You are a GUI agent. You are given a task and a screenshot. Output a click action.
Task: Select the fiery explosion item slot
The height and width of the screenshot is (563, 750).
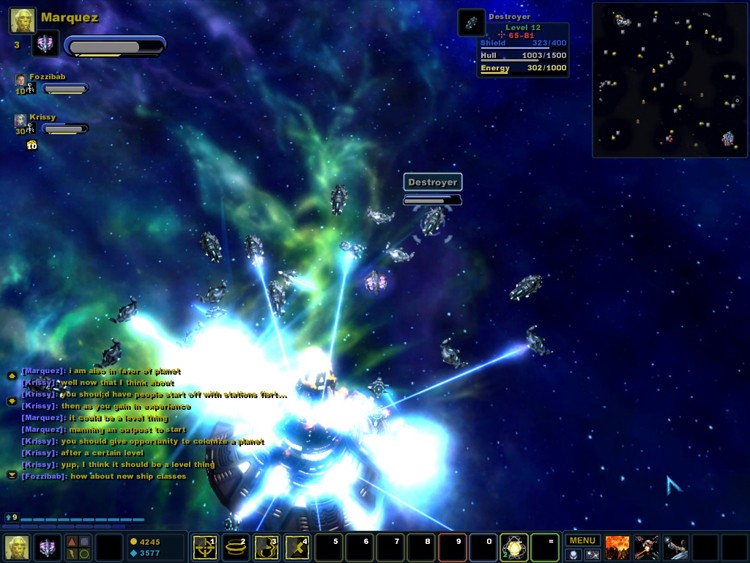coord(617,547)
